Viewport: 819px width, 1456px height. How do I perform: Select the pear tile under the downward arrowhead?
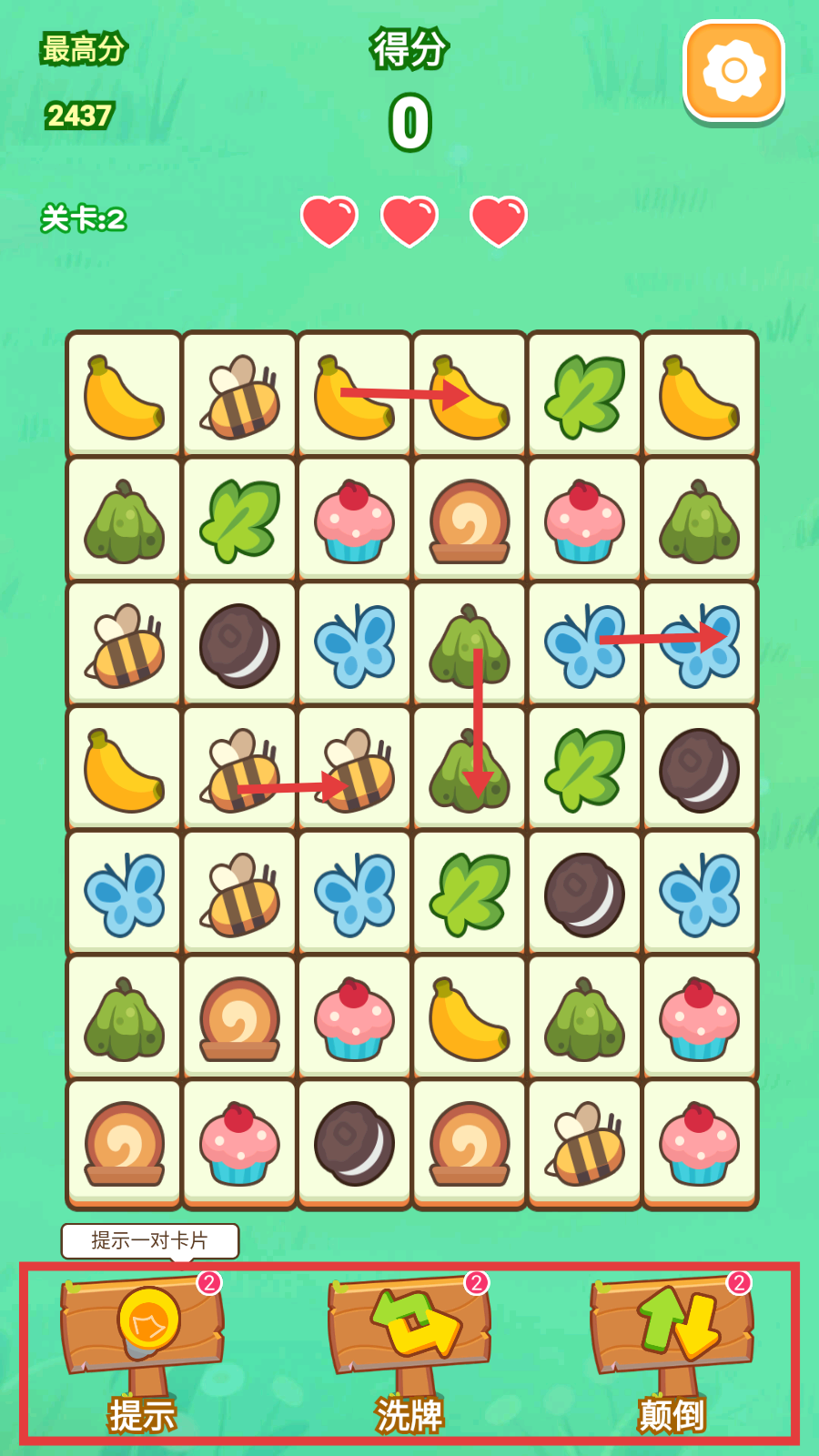pos(470,770)
